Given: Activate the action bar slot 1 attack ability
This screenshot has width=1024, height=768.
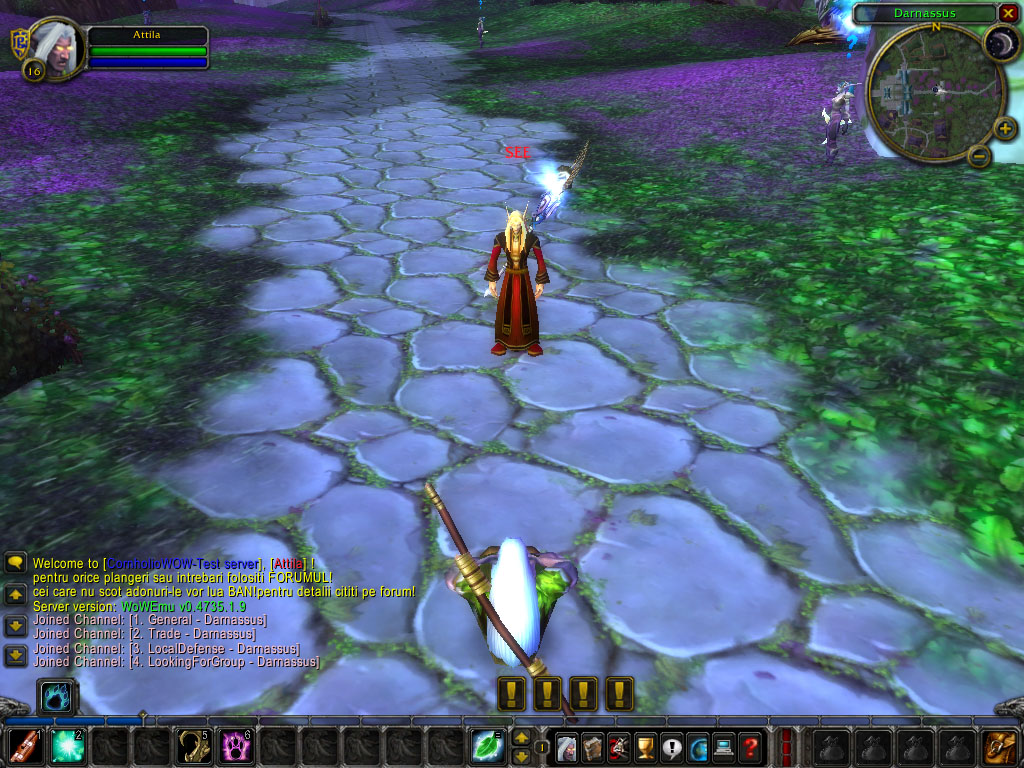Looking at the screenshot, I should click(25, 747).
